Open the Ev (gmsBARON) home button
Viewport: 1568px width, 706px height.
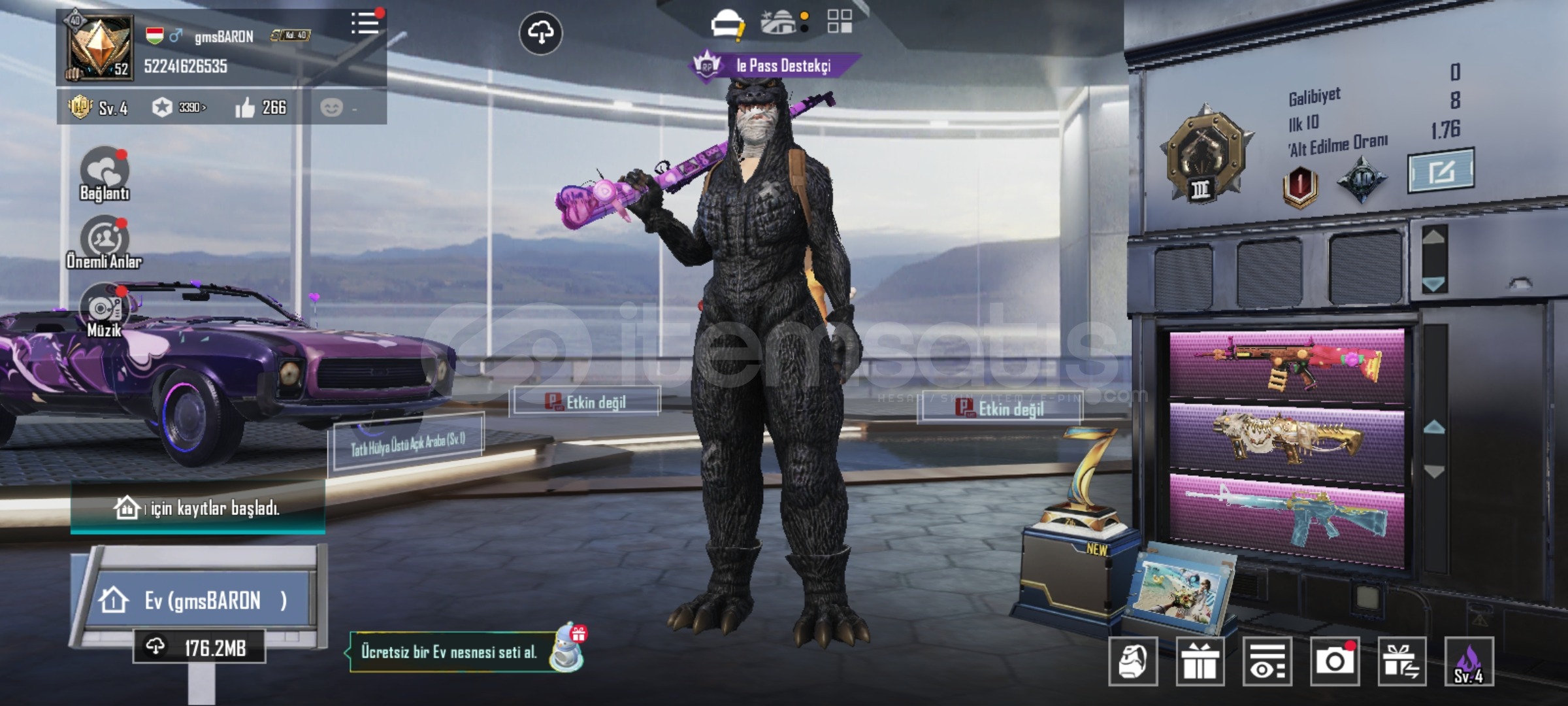coord(201,601)
